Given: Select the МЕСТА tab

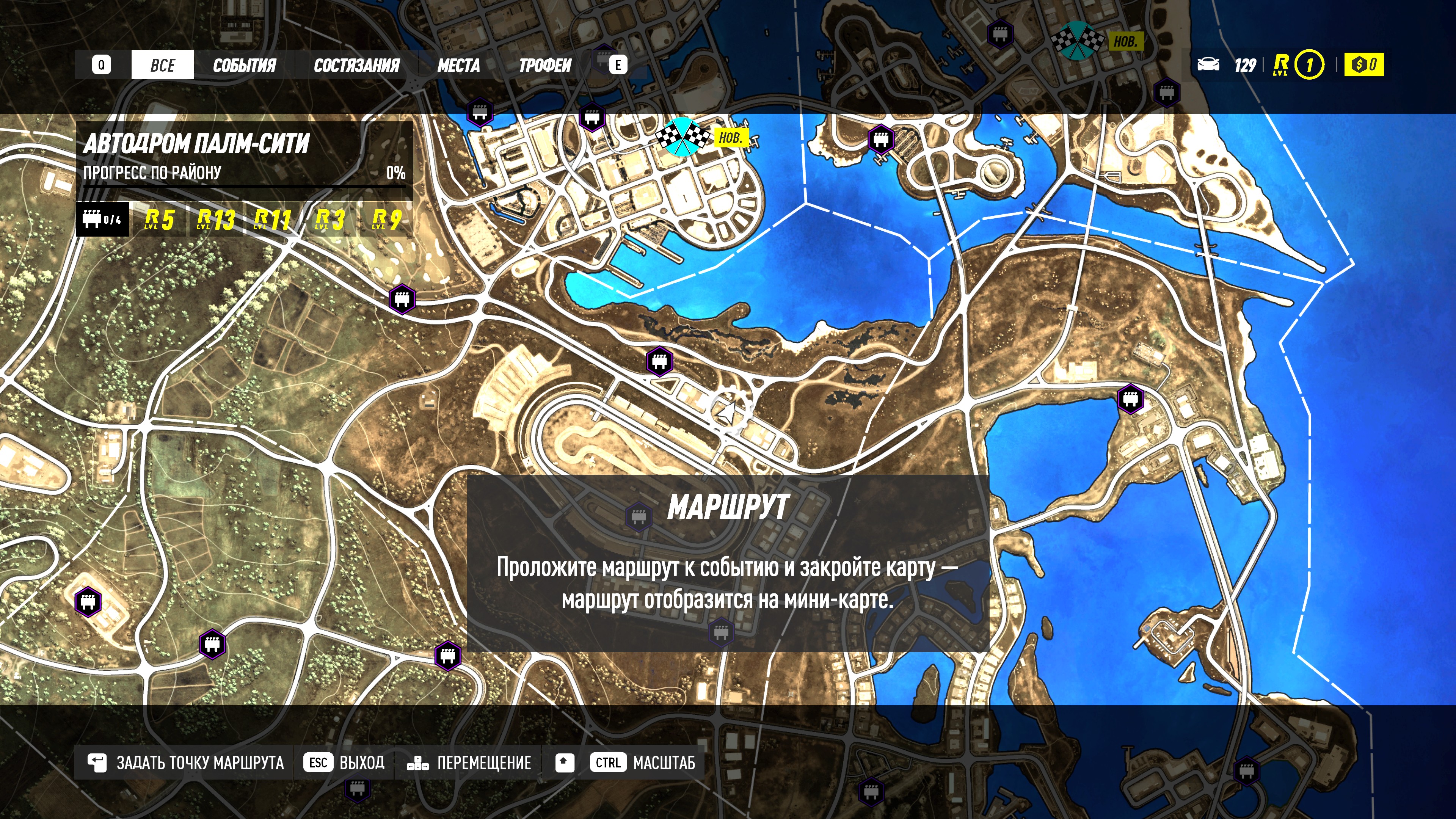Looking at the screenshot, I should [x=458, y=65].
